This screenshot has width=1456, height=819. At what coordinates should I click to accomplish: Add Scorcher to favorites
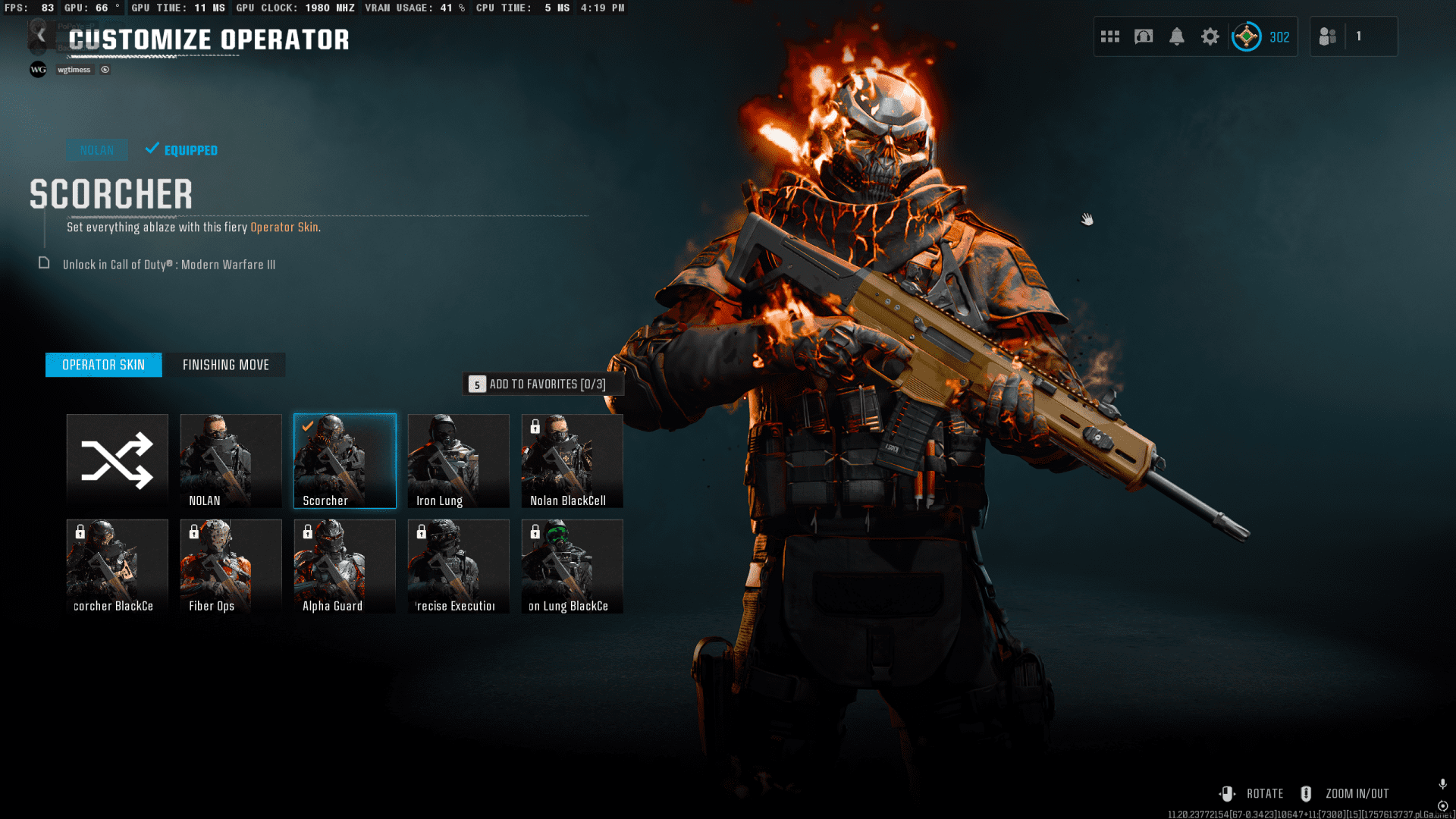544,384
